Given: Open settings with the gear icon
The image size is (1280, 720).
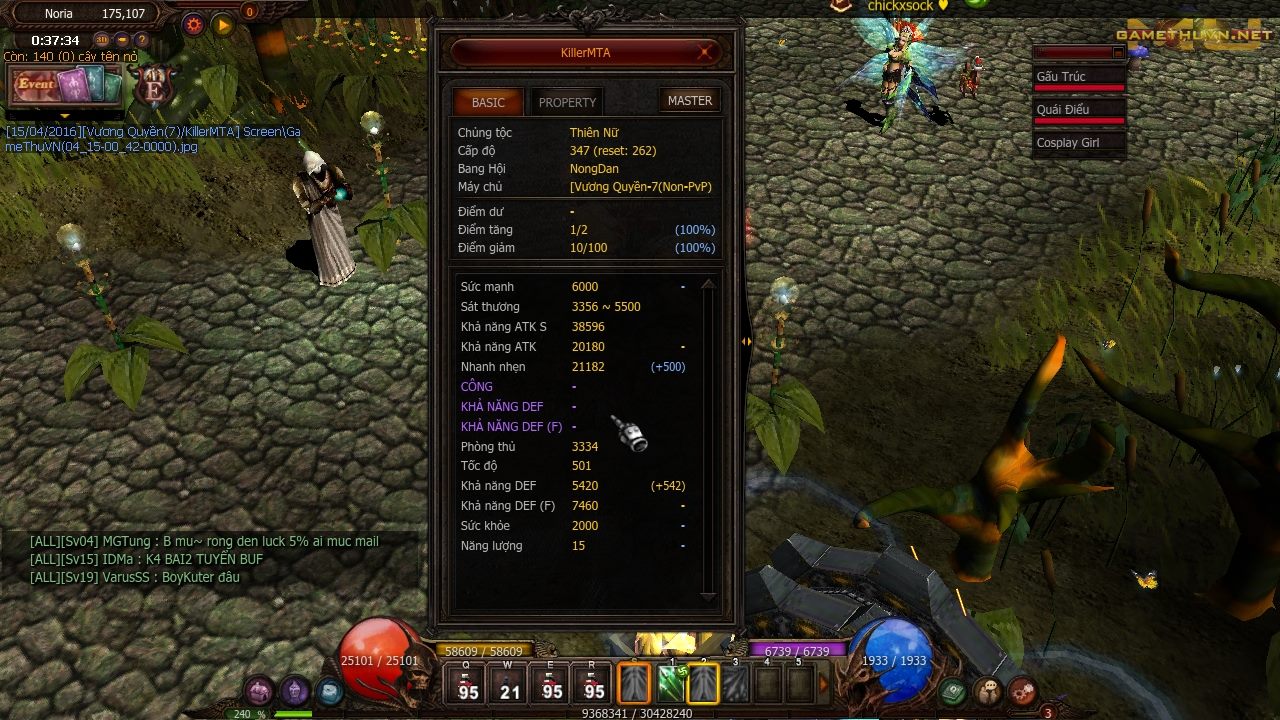Looking at the screenshot, I should [194, 25].
